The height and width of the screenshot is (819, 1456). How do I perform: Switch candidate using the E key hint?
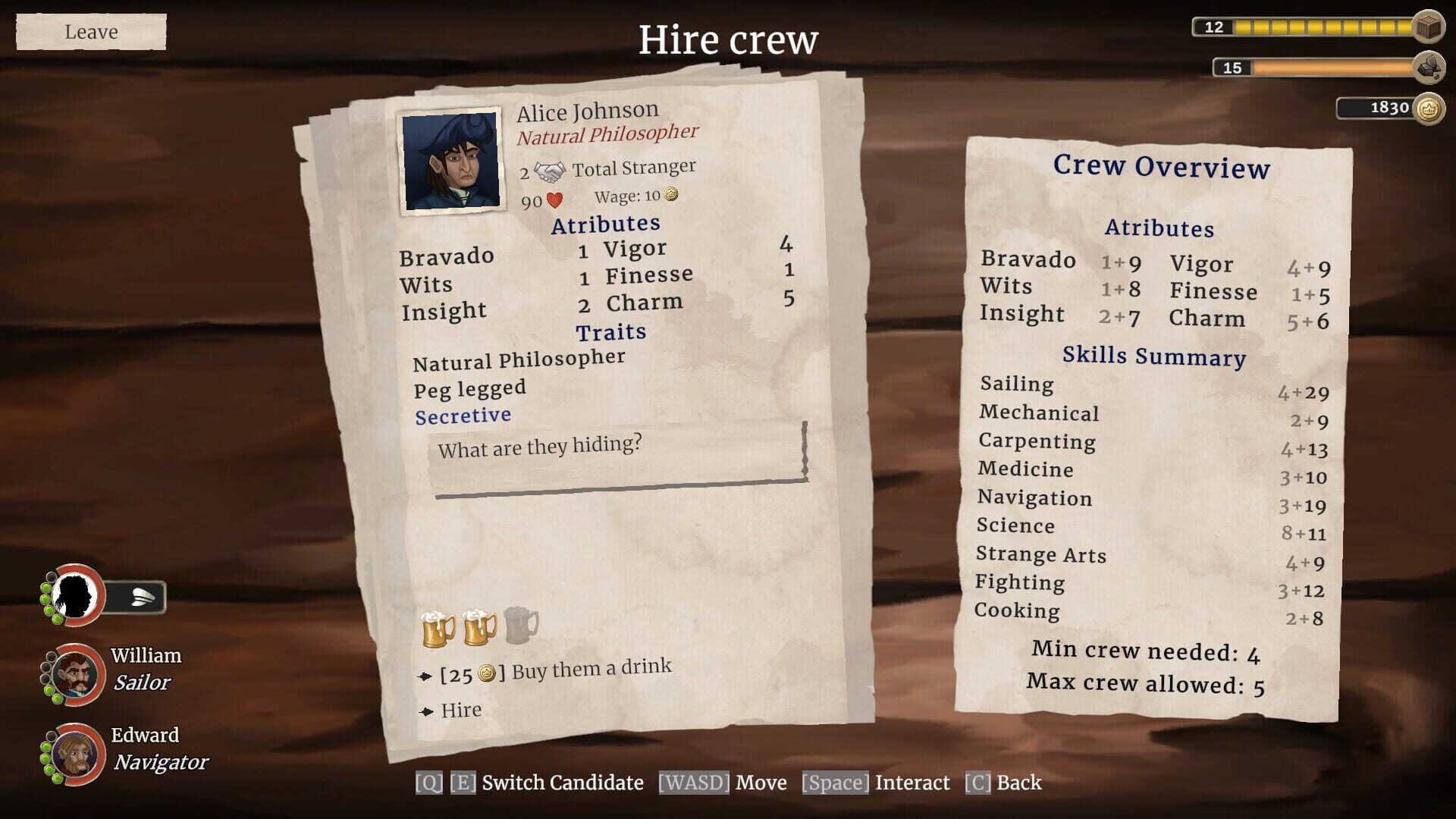(x=461, y=782)
